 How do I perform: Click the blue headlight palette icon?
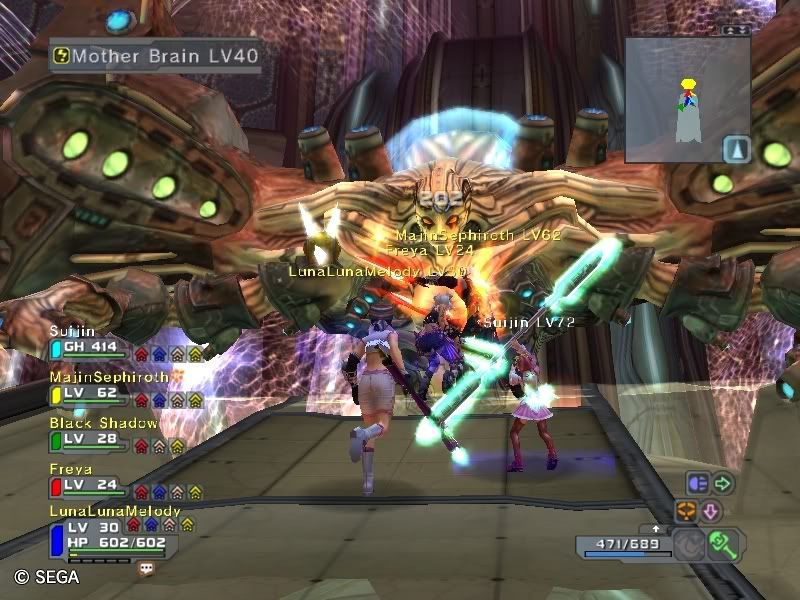pyautogui.click(x=697, y=484)
